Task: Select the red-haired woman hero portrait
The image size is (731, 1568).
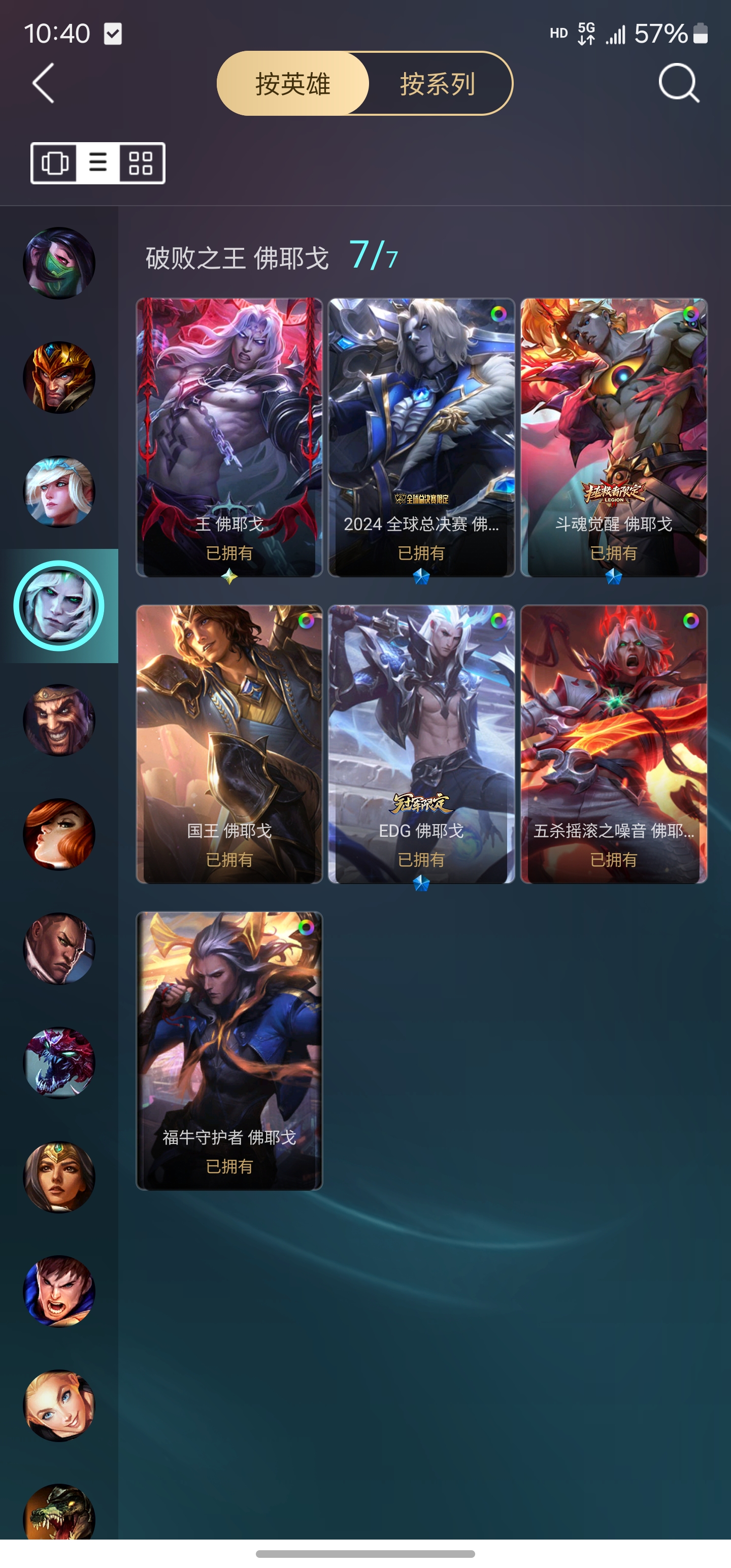Action: (59, 834)
